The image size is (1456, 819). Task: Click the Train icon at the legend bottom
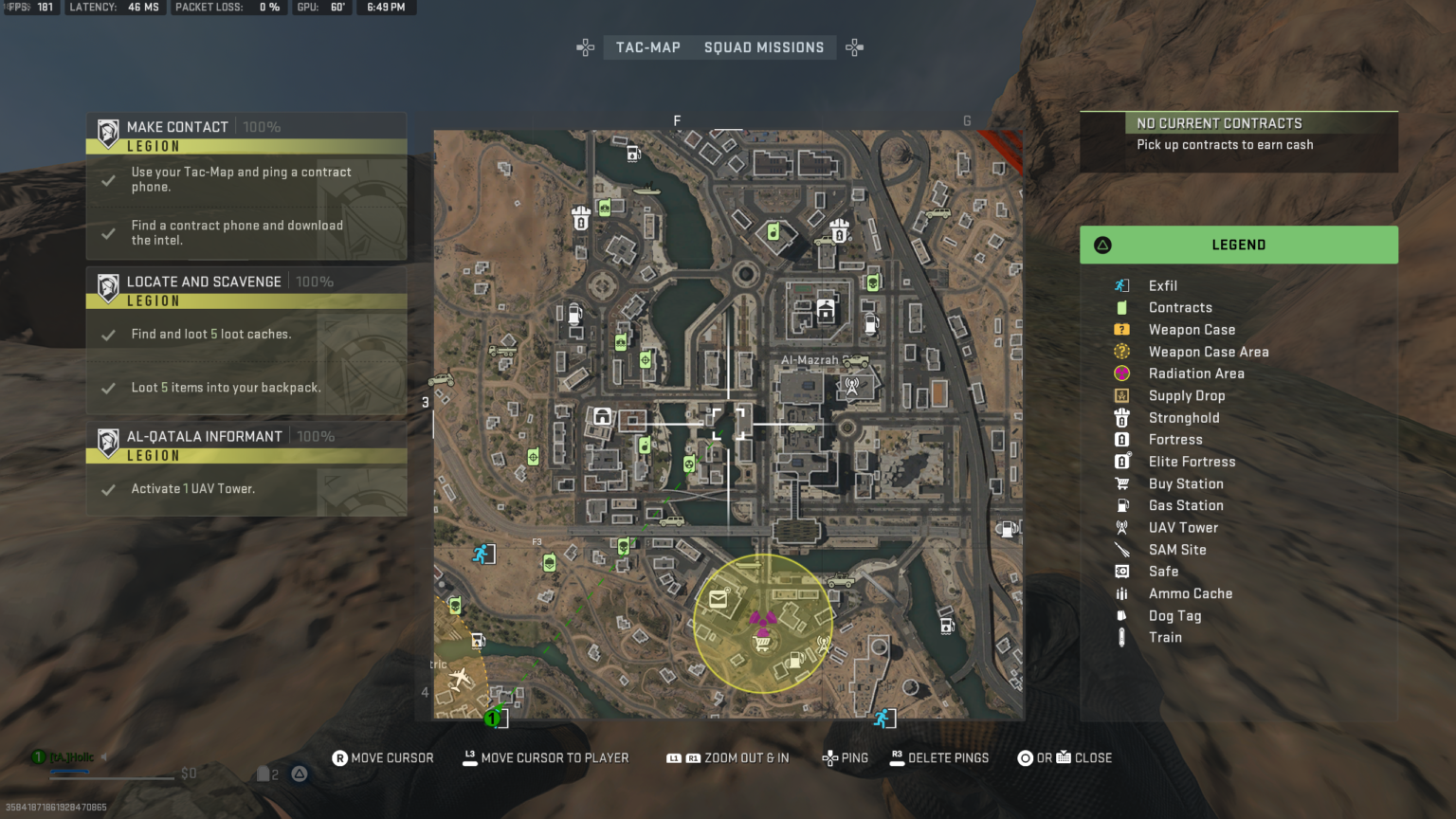[1122, 637]
